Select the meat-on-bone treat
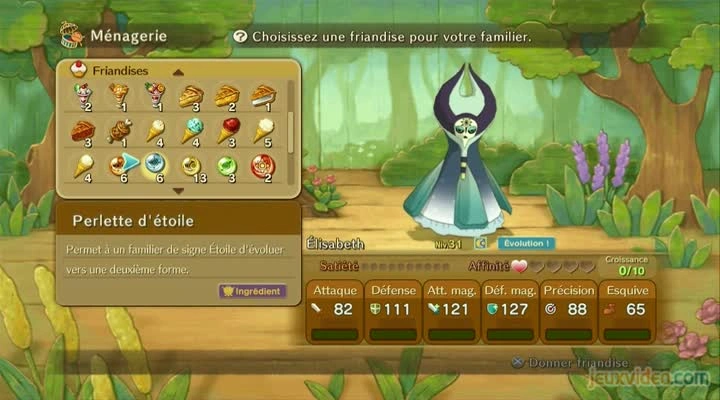Image resolution: width=720 pixels, height=400 pixels. [120, 131]
